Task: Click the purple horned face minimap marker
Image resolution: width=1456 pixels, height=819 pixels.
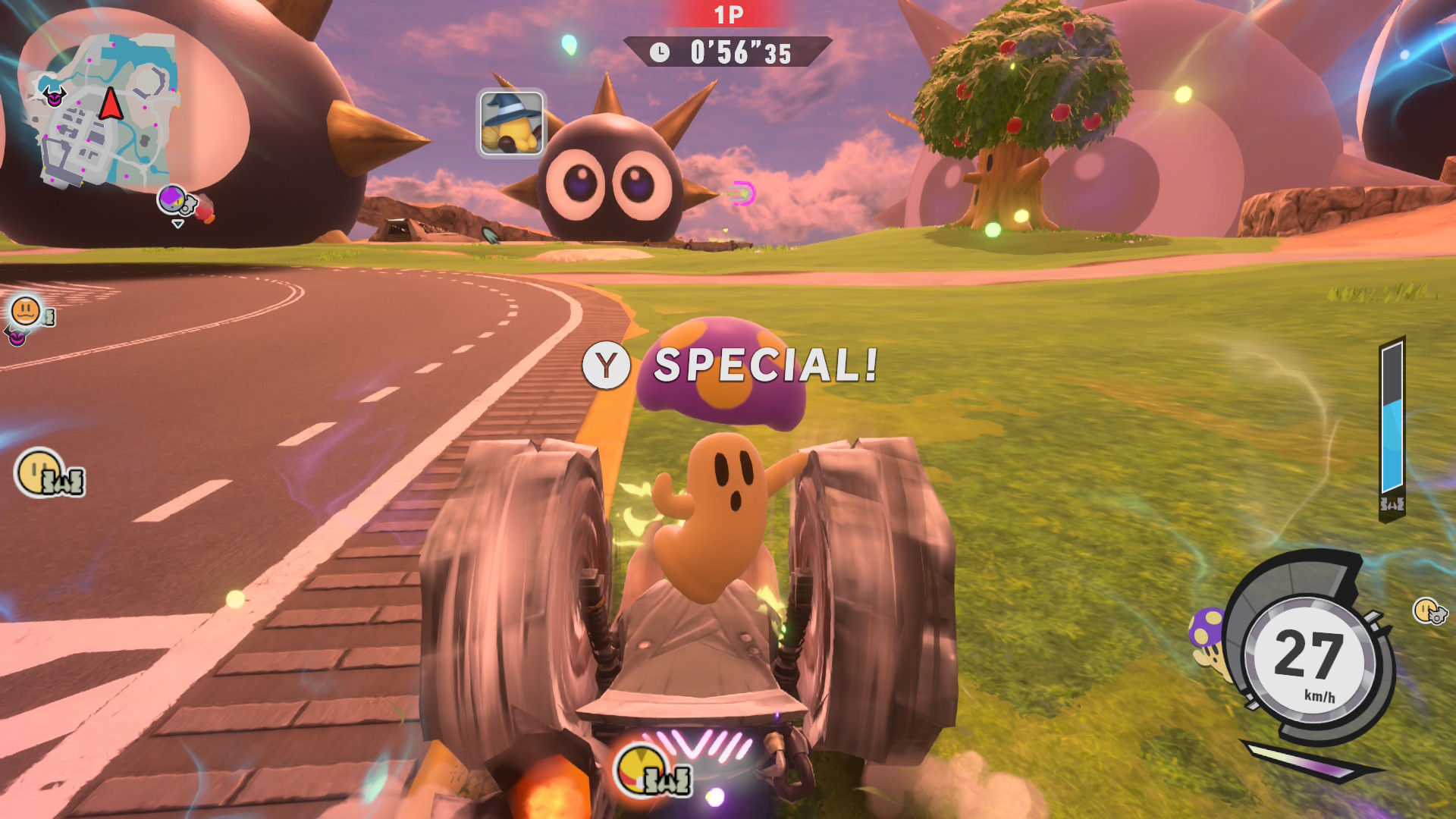Action: click(x=54, y=96)
